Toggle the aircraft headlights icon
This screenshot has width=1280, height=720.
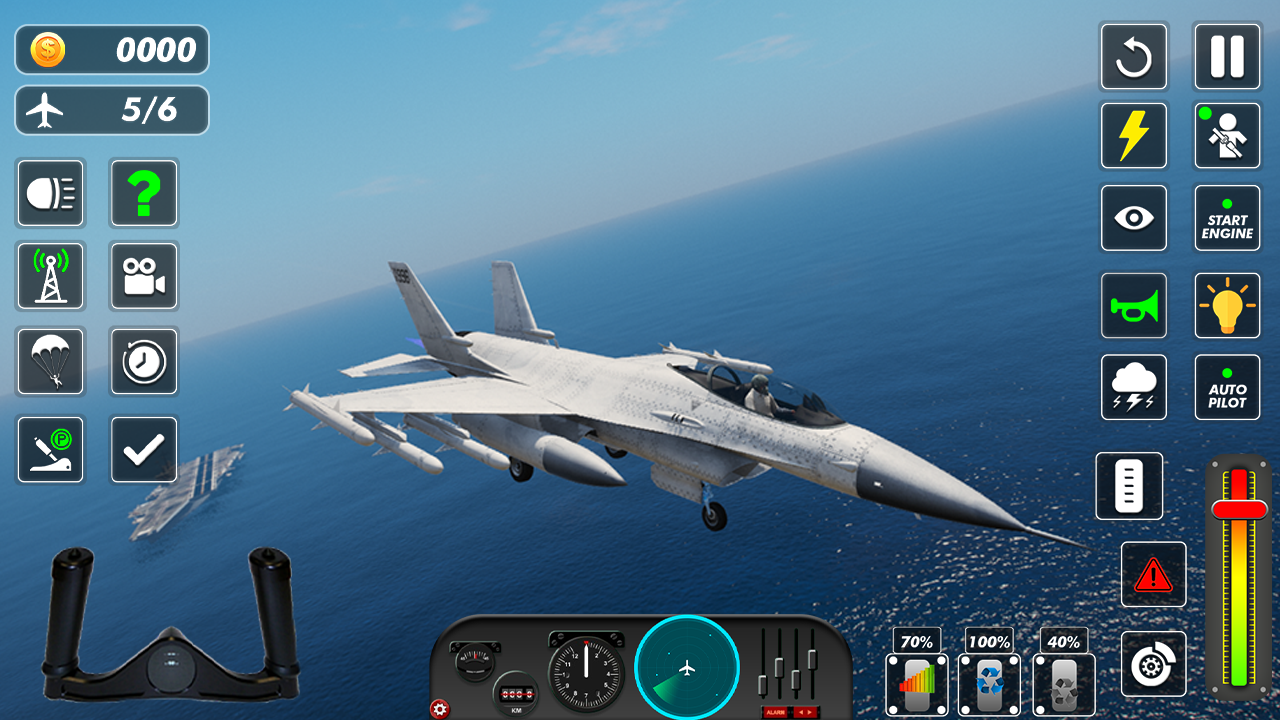[x=50, y=192]
